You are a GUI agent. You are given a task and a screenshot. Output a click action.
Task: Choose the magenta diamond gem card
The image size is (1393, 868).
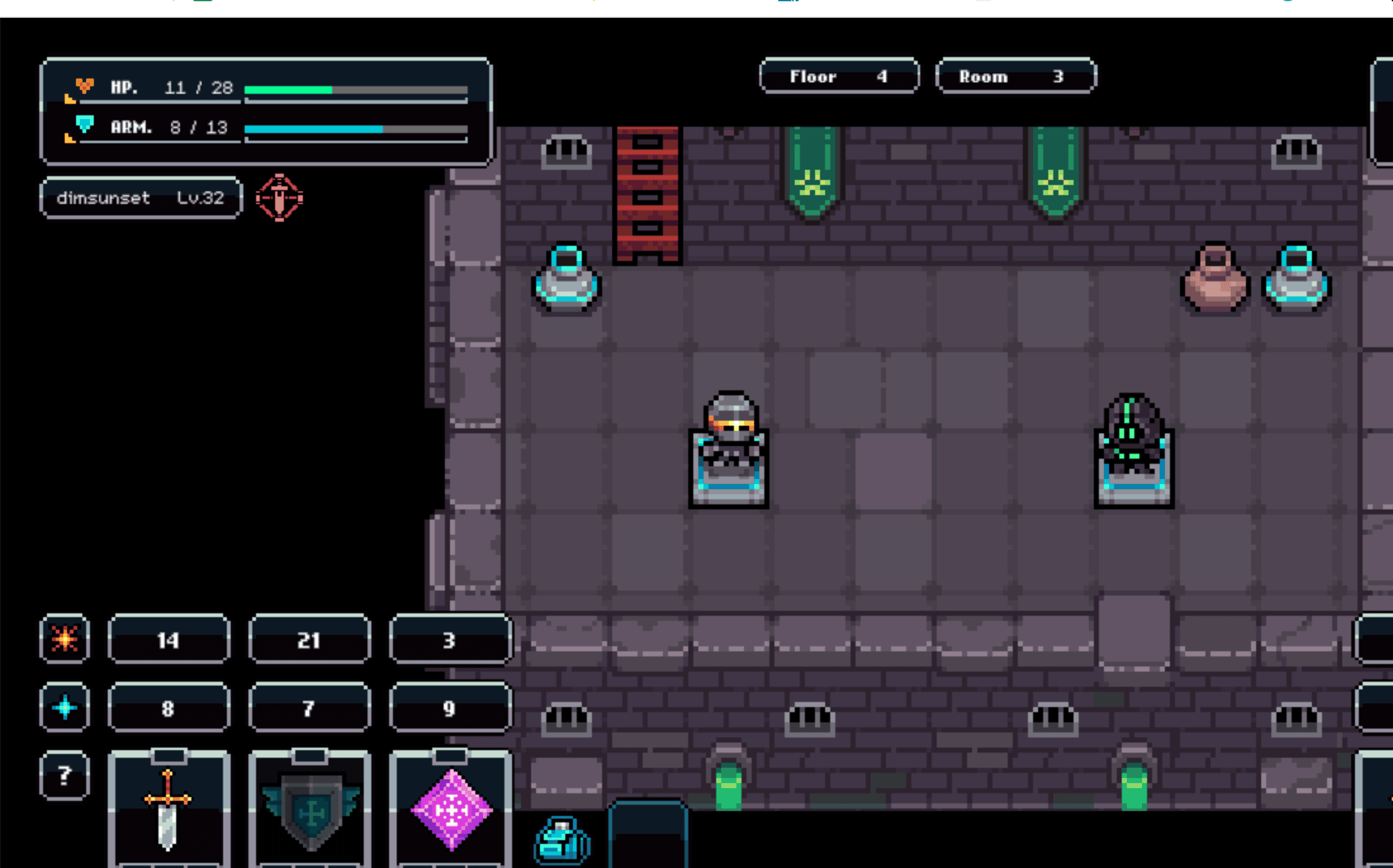coord(451,808)
